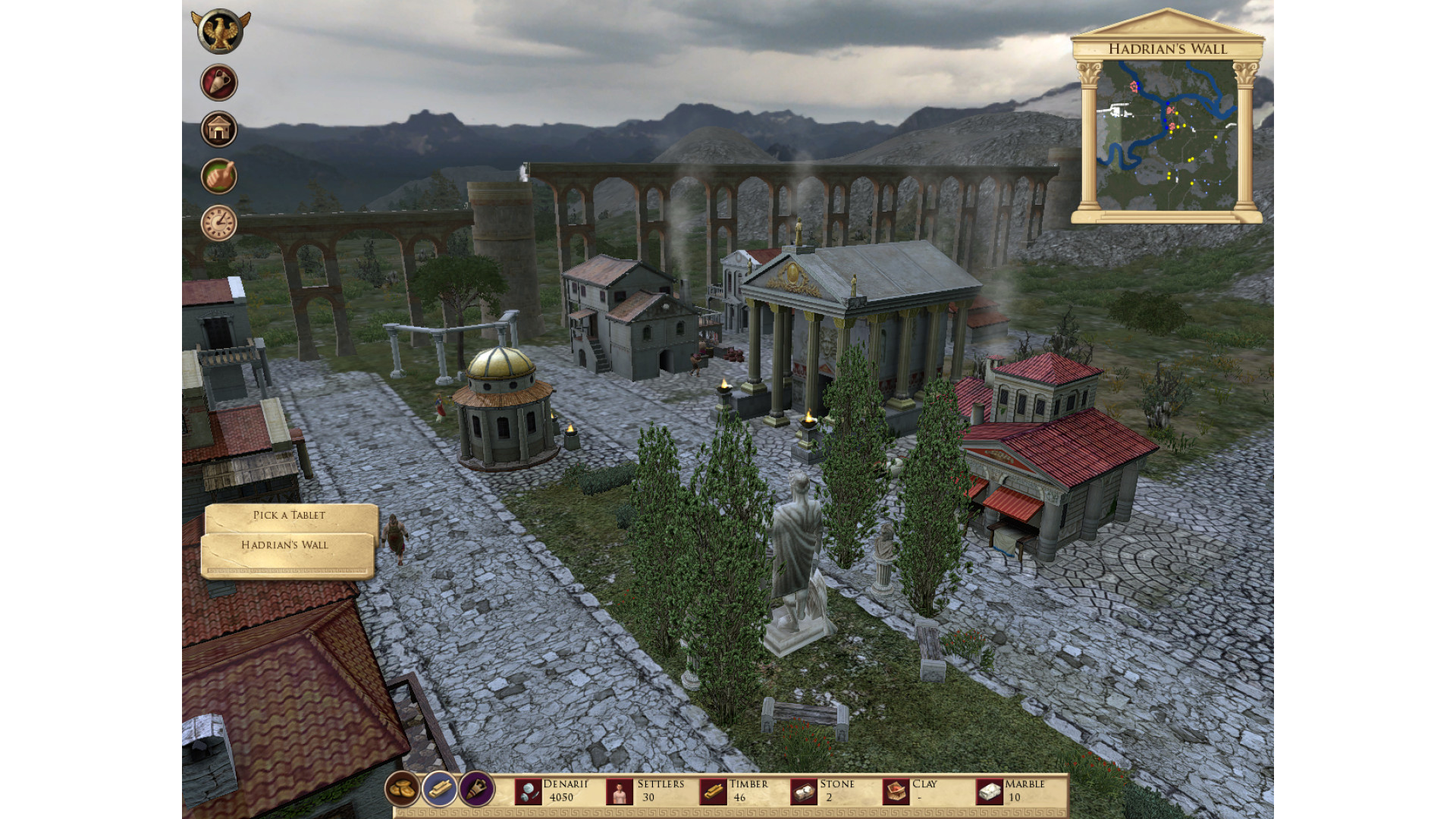The height and width of the screenshot is (819, 1456).
Task: Click the Clay resource icon
Action: tap(896, 792)
